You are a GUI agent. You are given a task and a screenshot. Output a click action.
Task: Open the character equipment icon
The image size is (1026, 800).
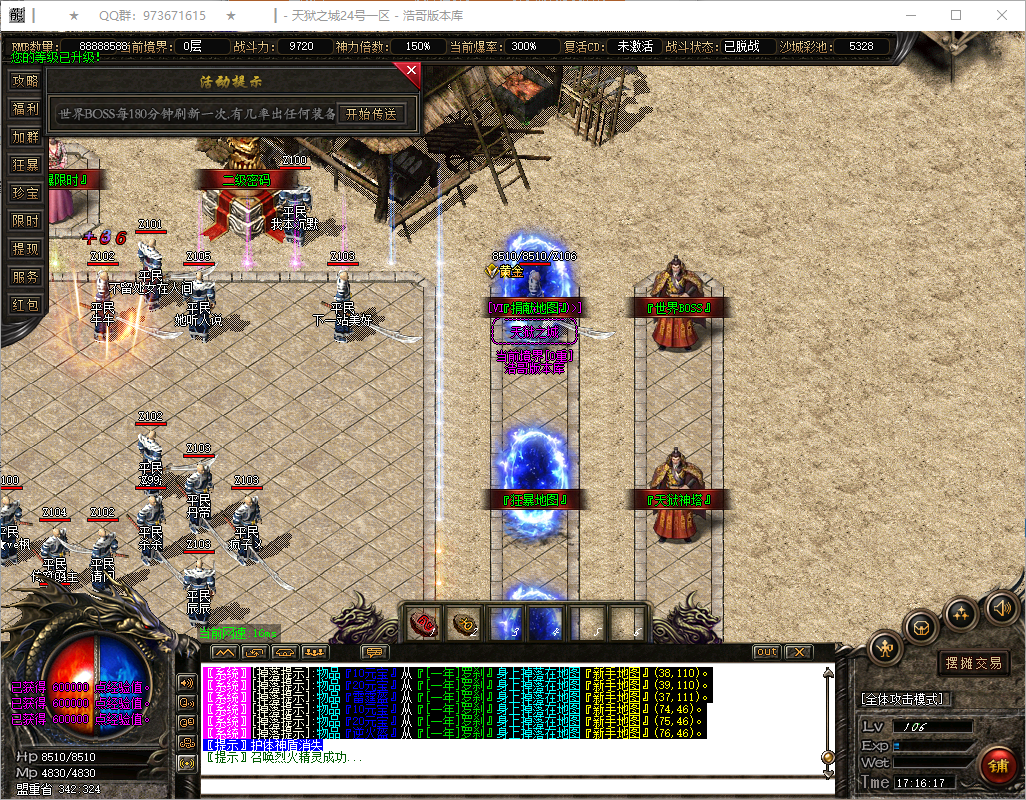click(885, 649)
